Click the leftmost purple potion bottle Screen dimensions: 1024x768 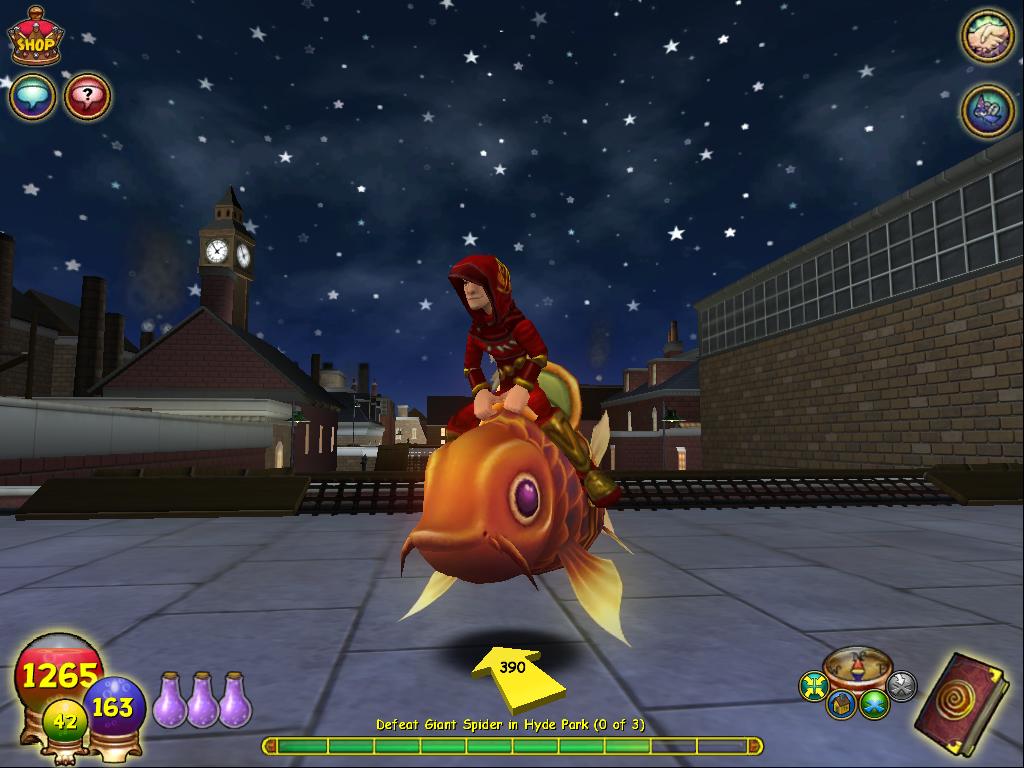[167, 700]
